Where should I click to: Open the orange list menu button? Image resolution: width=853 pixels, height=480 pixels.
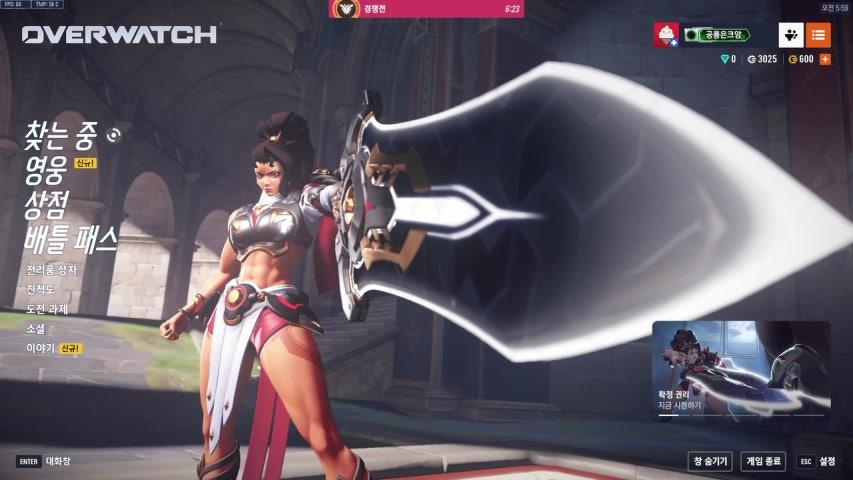(x=818, y=35)
